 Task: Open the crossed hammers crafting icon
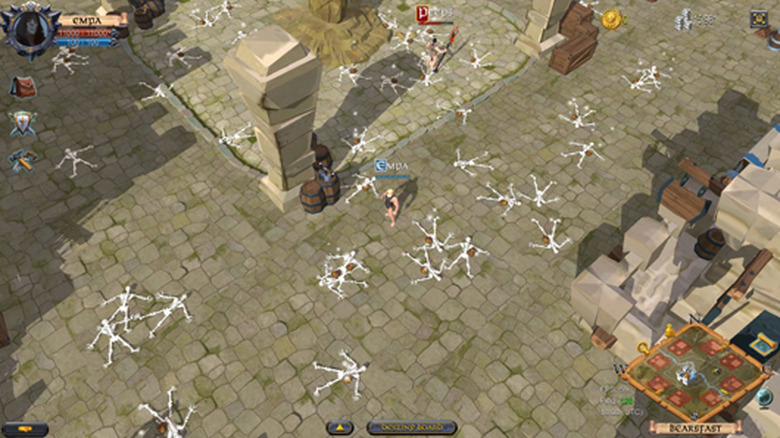[22, 159]
